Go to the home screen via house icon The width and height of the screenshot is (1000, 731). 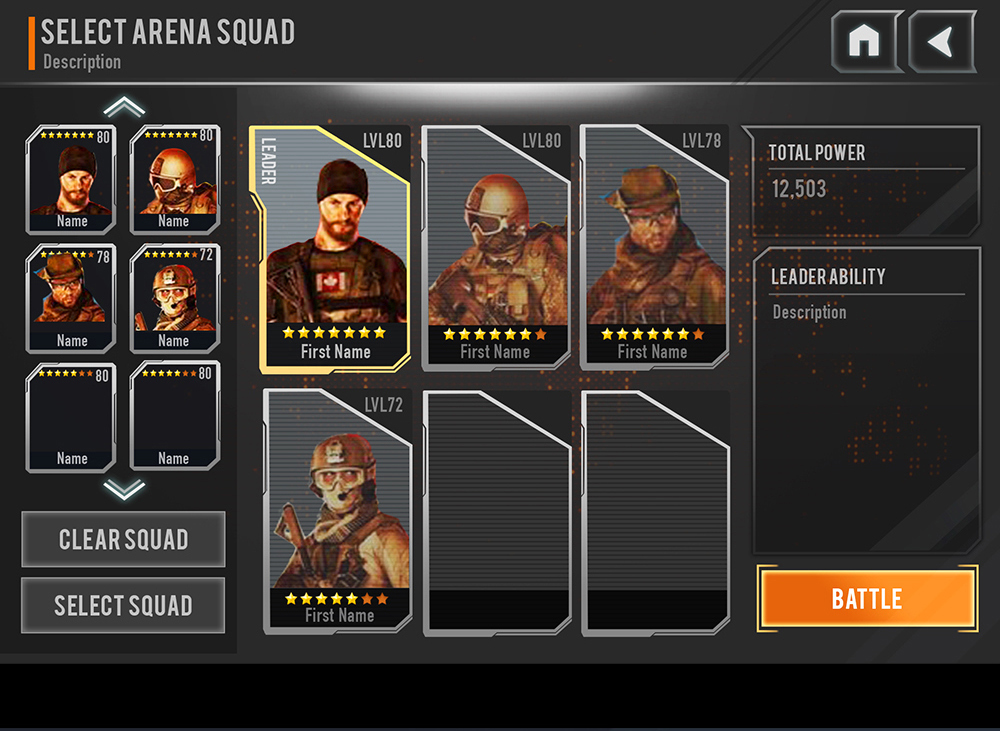pos(865,42)
